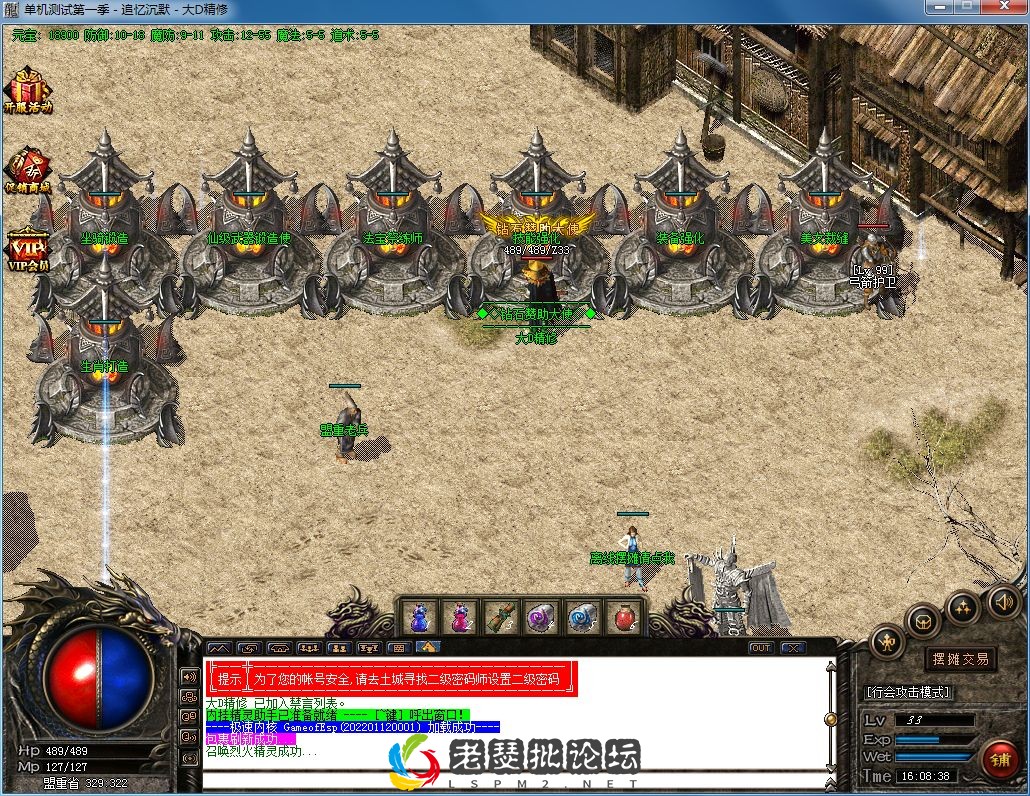Open the 促销商城 promotion shop icon
This screenshot has width=1030, height=796.
point(27,169)
